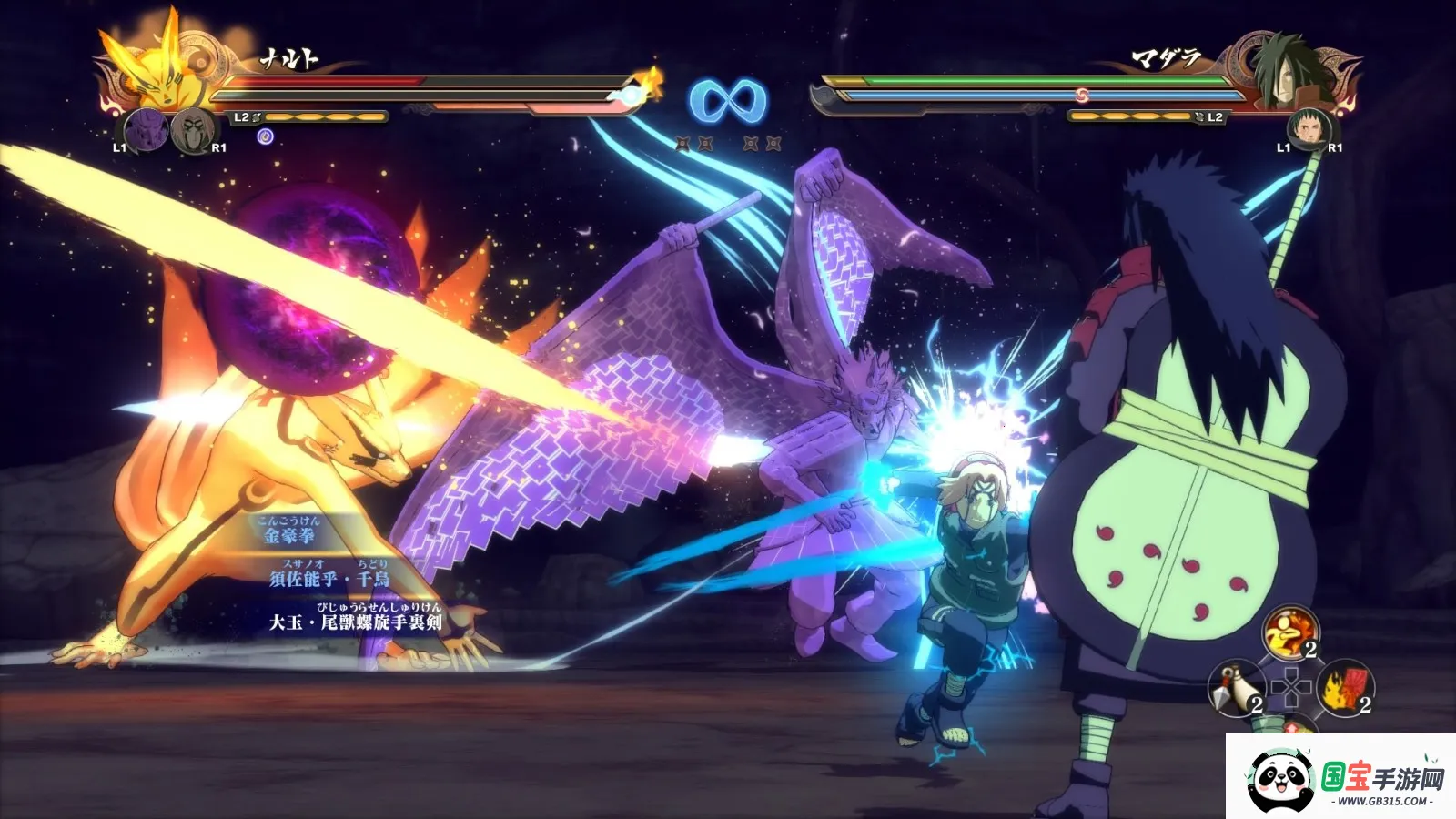Screen dimensions: 1456x819
Task: Choose the masked grey-haired support icon
Action: tap(193, 129)
